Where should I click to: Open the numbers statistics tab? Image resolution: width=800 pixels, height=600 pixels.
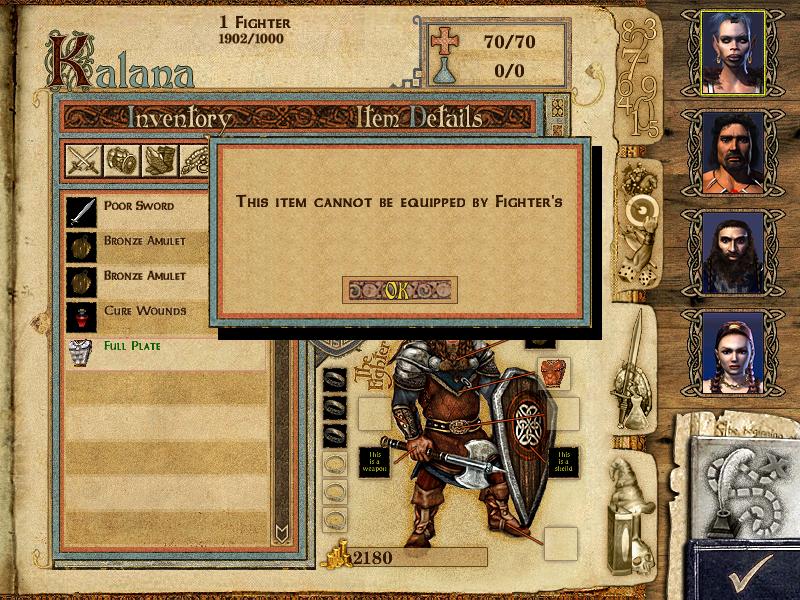(639, 80)
